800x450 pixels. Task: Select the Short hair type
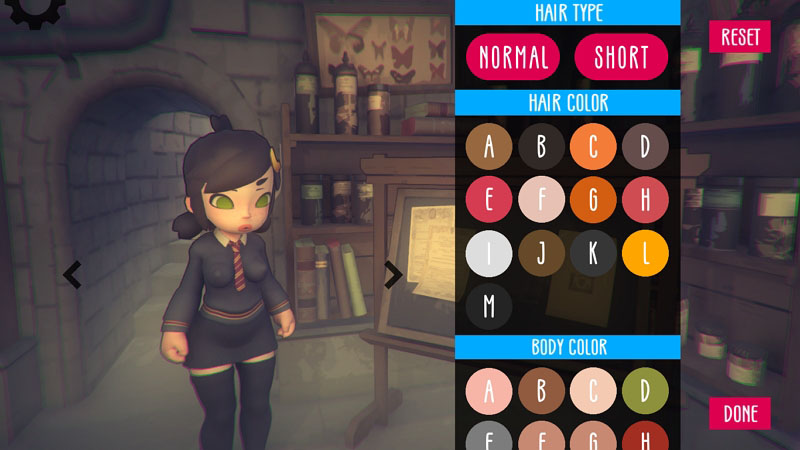pos(621,57)
